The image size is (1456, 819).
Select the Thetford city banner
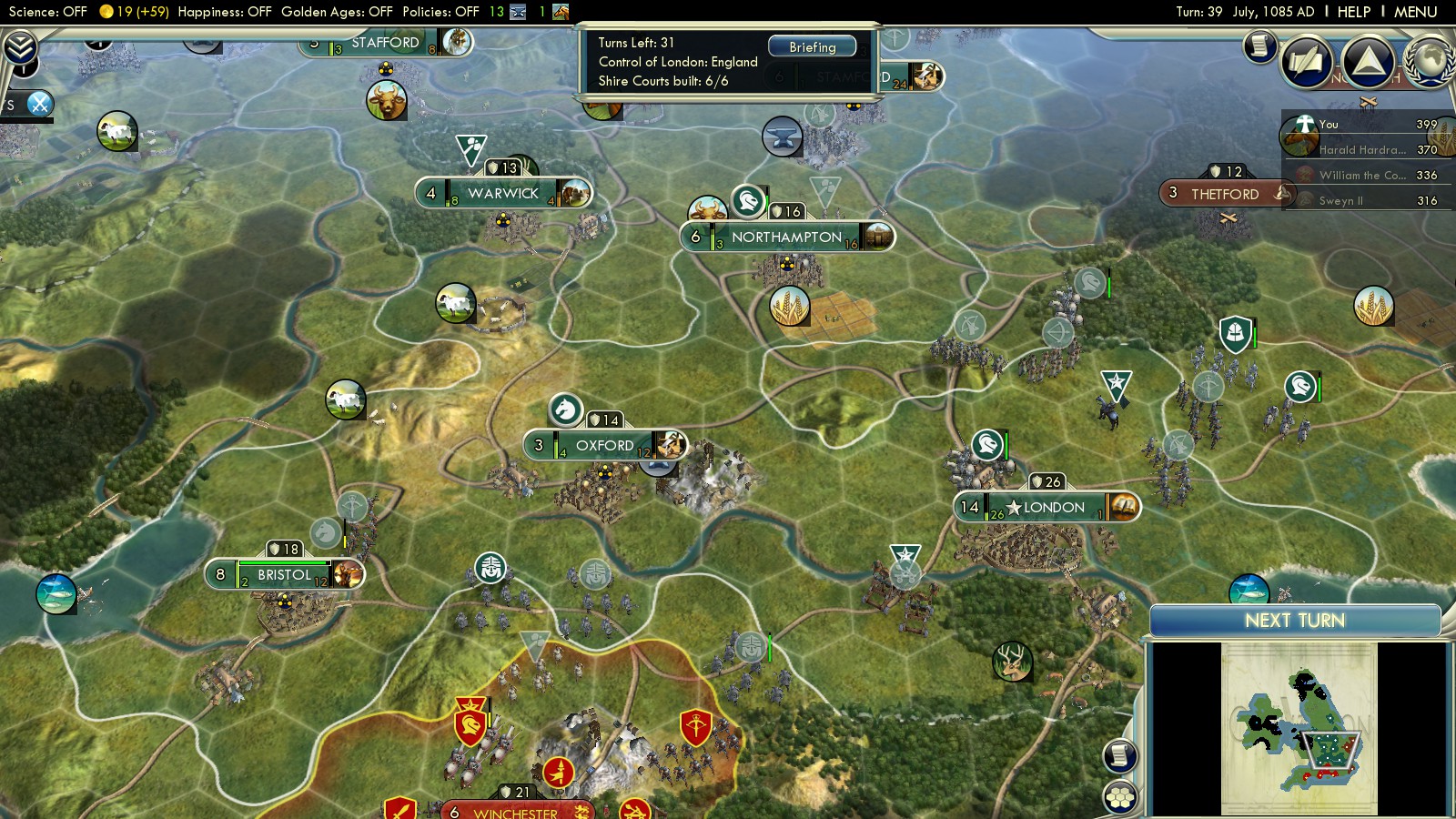pyautogui.click(x=1224, y=194)
